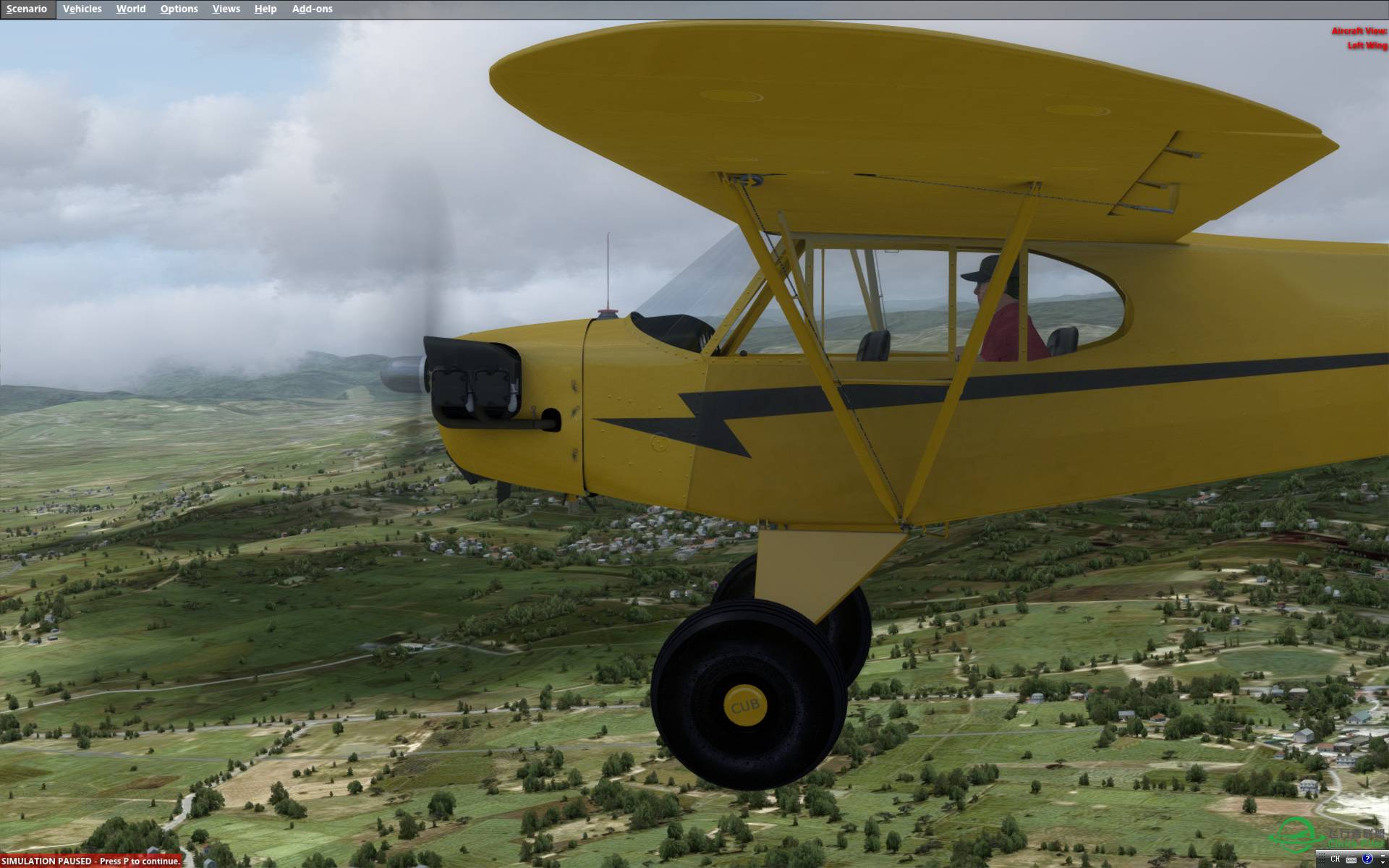Expand the World menu

pyautogui.click(x=130, y=9)
